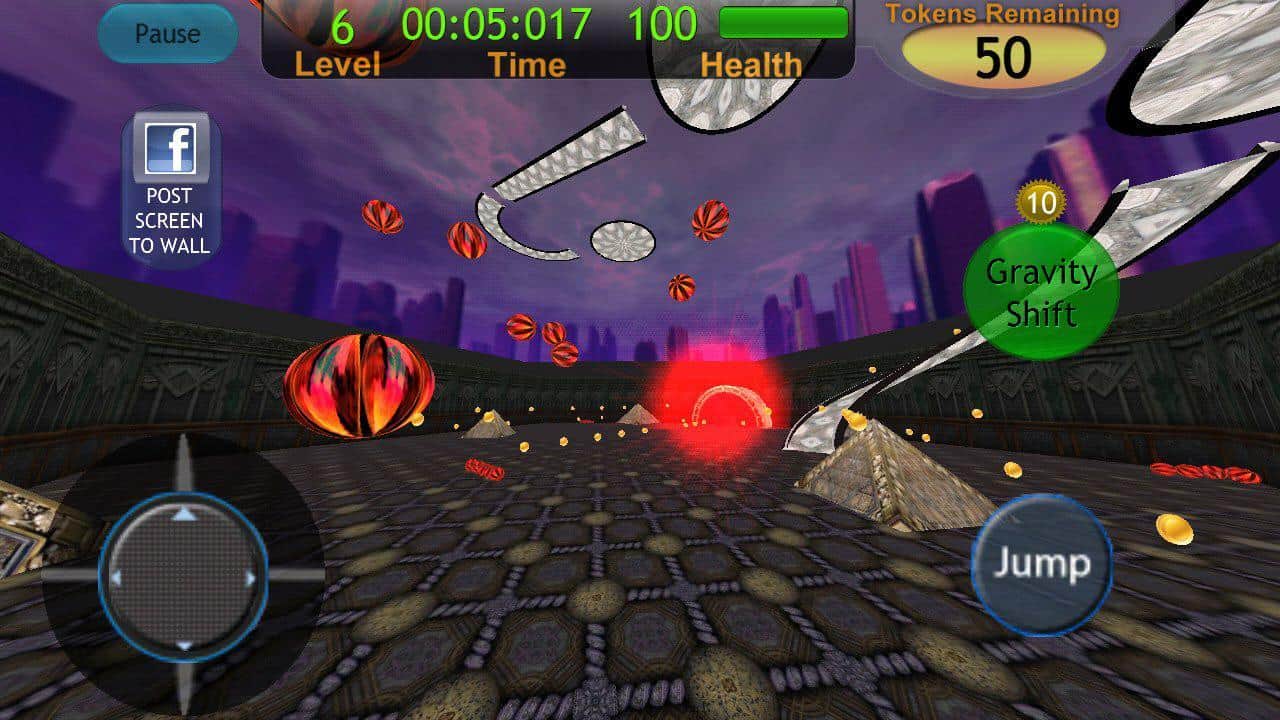Push the virtual joystick's up arrow

tap(184, 514)
